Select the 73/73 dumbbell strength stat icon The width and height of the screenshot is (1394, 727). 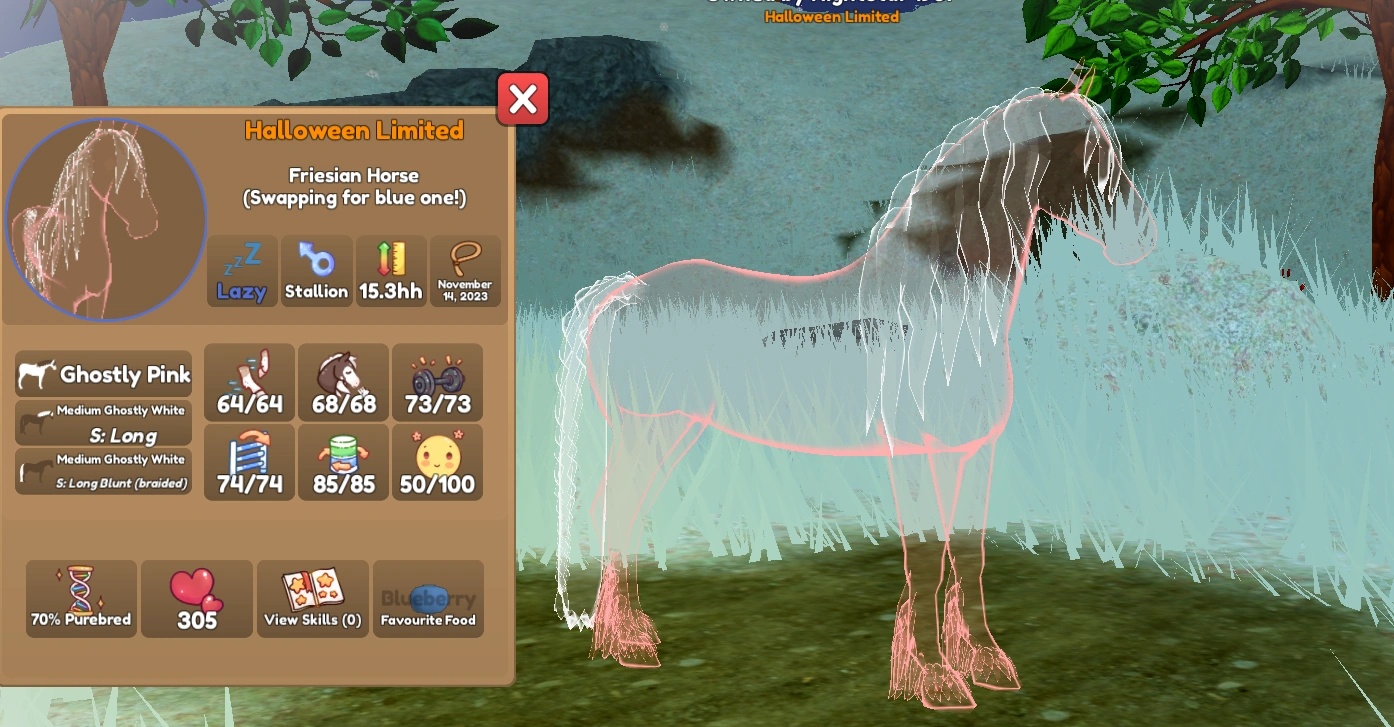(437, 382)
